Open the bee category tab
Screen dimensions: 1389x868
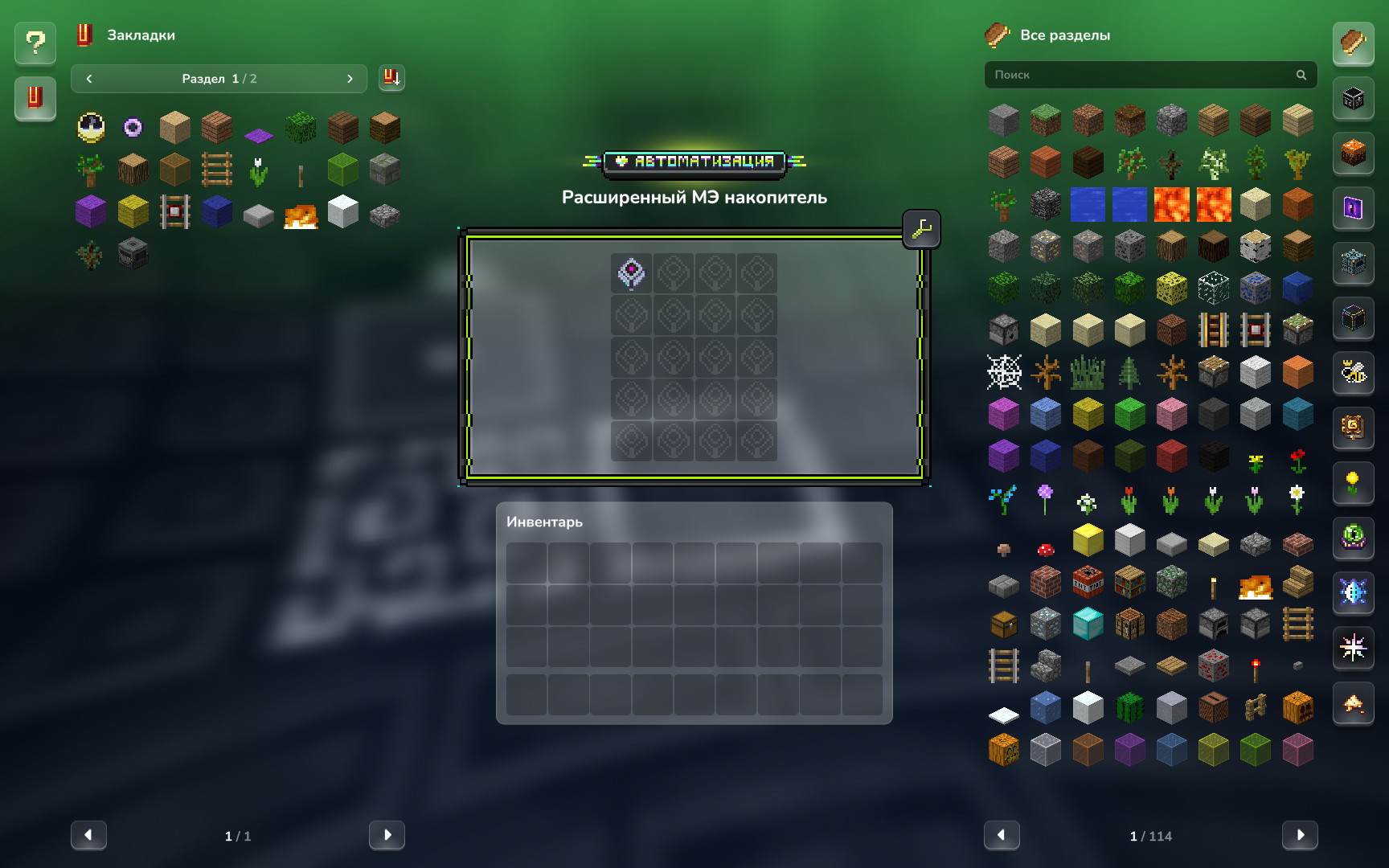(x=1354, y=372)
